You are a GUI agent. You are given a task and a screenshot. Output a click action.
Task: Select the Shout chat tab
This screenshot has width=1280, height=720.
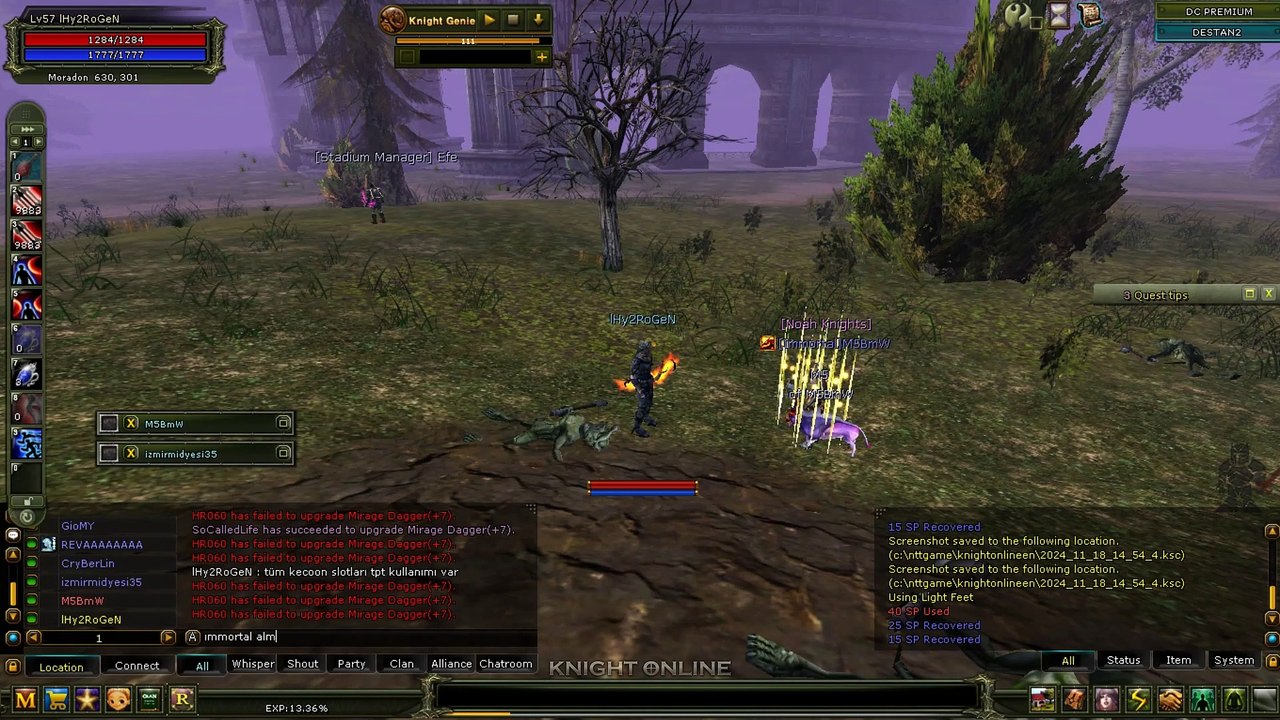click(302, 664)
